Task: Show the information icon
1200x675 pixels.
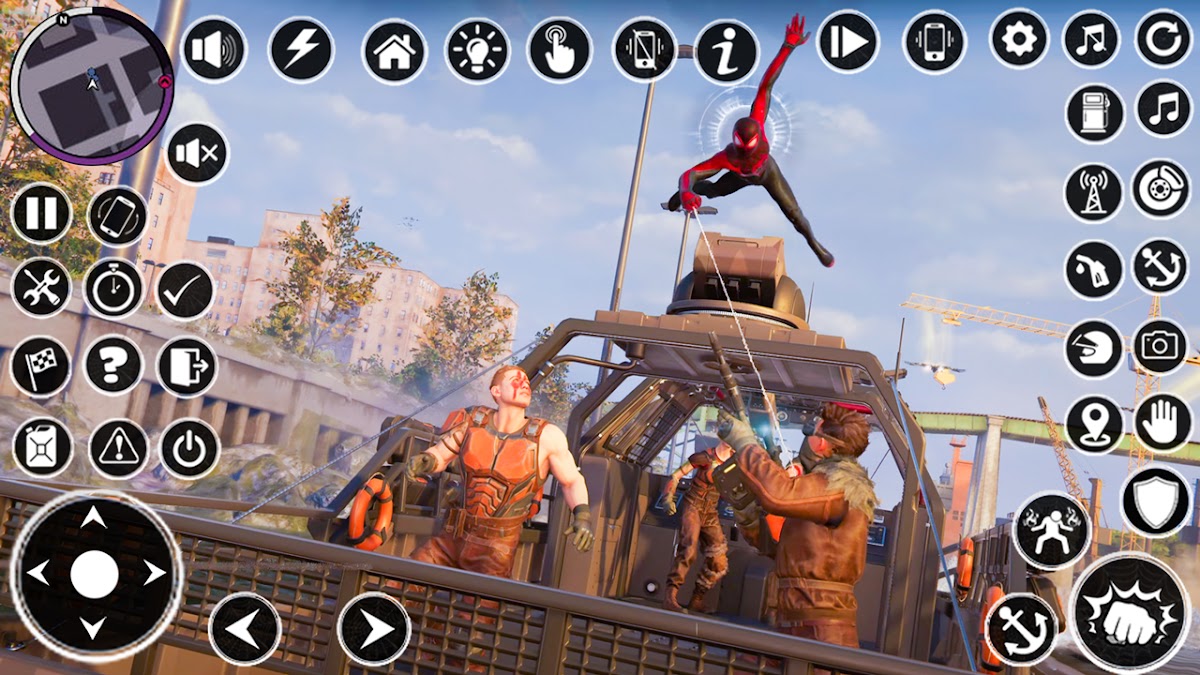Action: tap(726, 51)
